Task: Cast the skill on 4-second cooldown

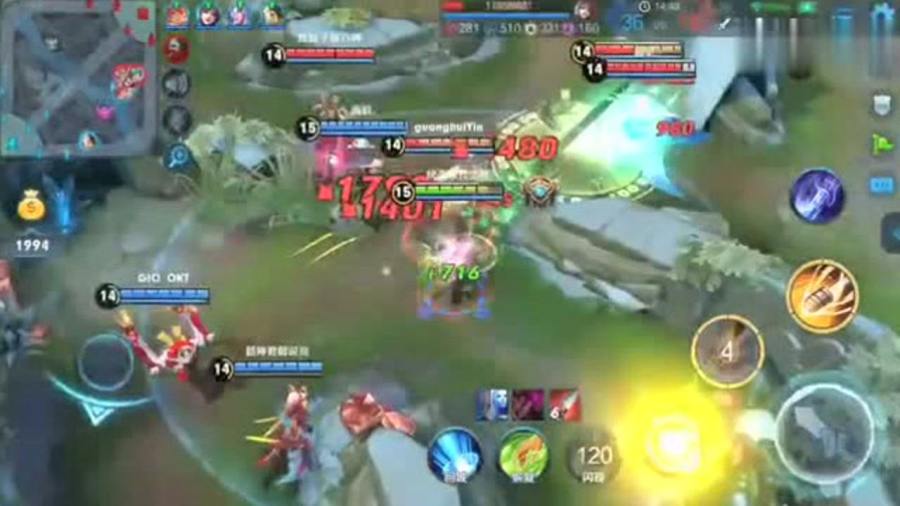Action: [727, 351]
